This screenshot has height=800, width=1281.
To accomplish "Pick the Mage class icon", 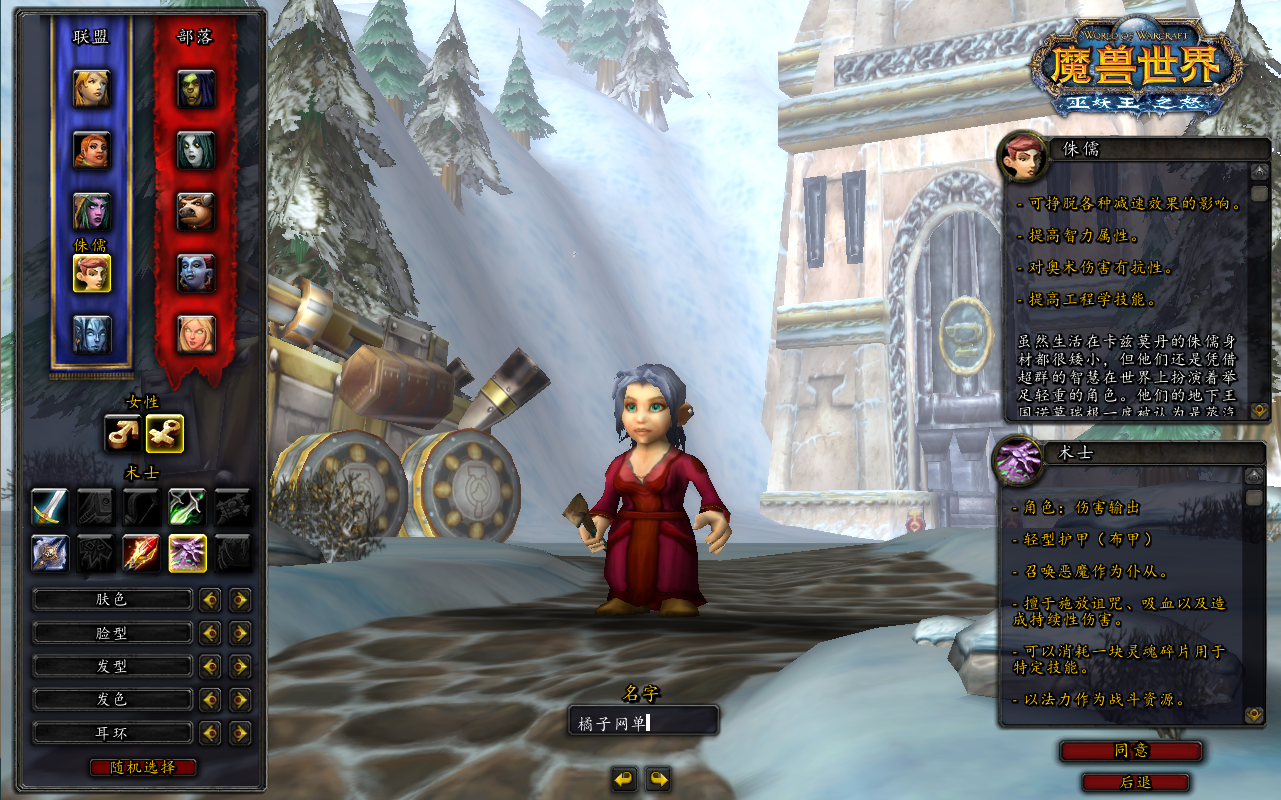I will tap(141, 553).
